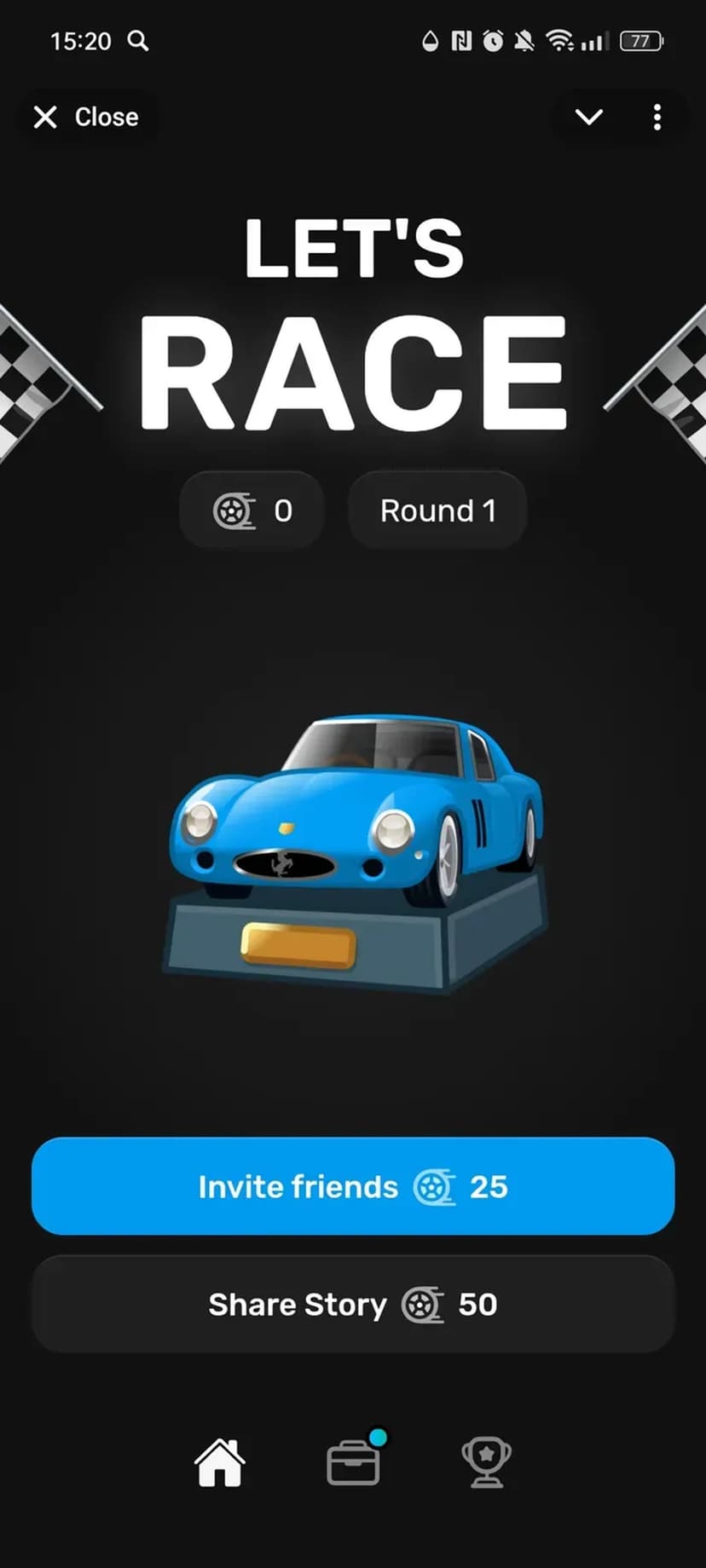706x1568 pixels.
Task: Open the three-dot options menu
Action: [657, 117]
